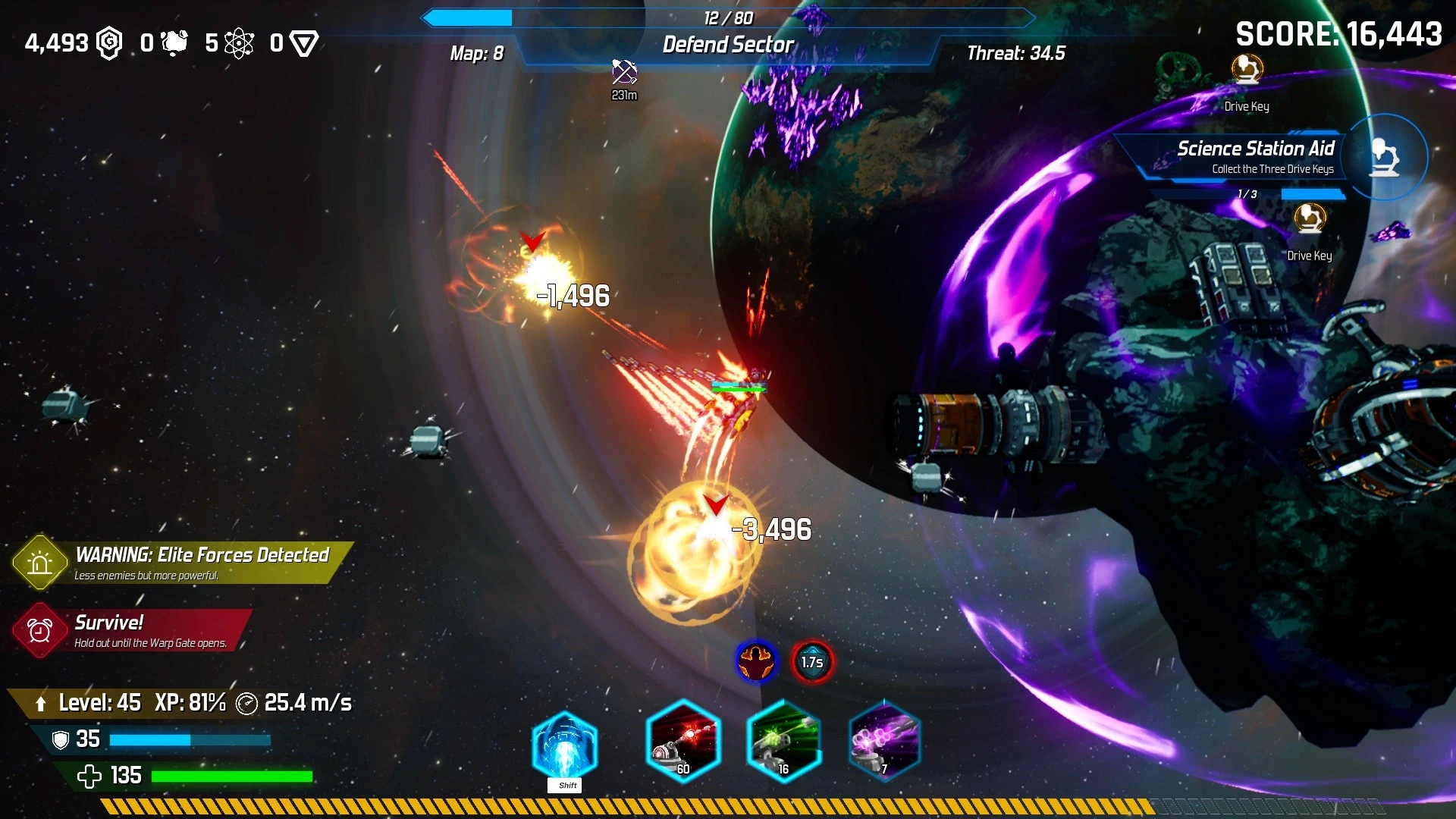The height and width of the screenshot is (819, 1456).
Task: Click the 1.7s cooldown status icon
Action: pos(812,662)
